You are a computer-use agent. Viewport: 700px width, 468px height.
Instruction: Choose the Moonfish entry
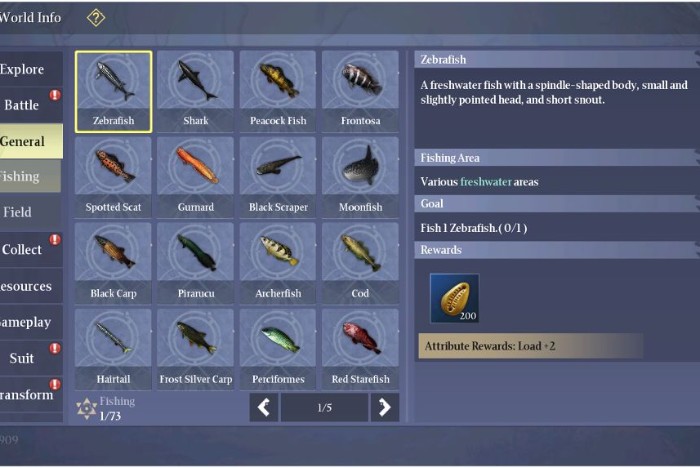click(x=360, y=177)
